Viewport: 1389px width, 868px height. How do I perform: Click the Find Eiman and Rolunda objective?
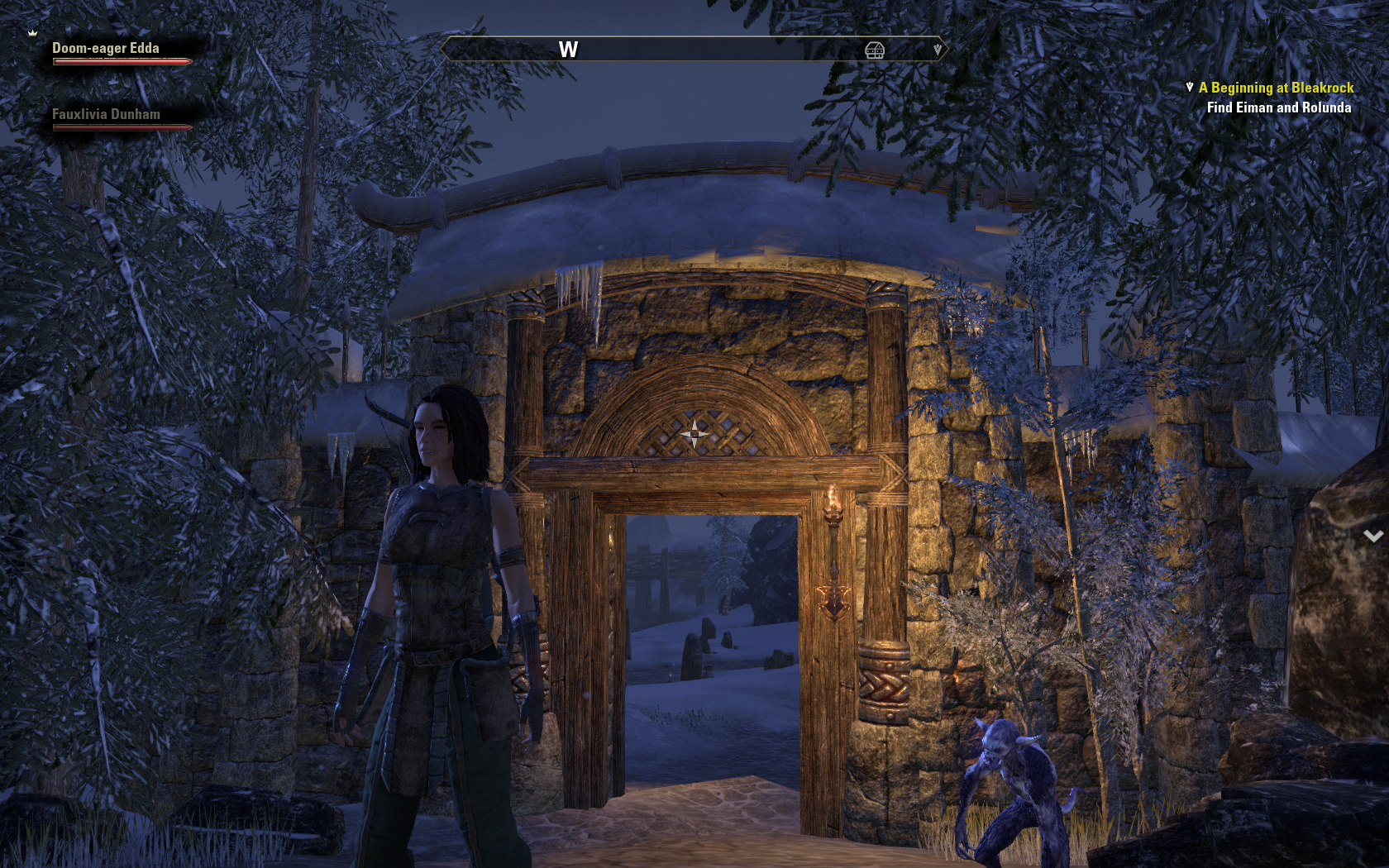coord(1278,107)
